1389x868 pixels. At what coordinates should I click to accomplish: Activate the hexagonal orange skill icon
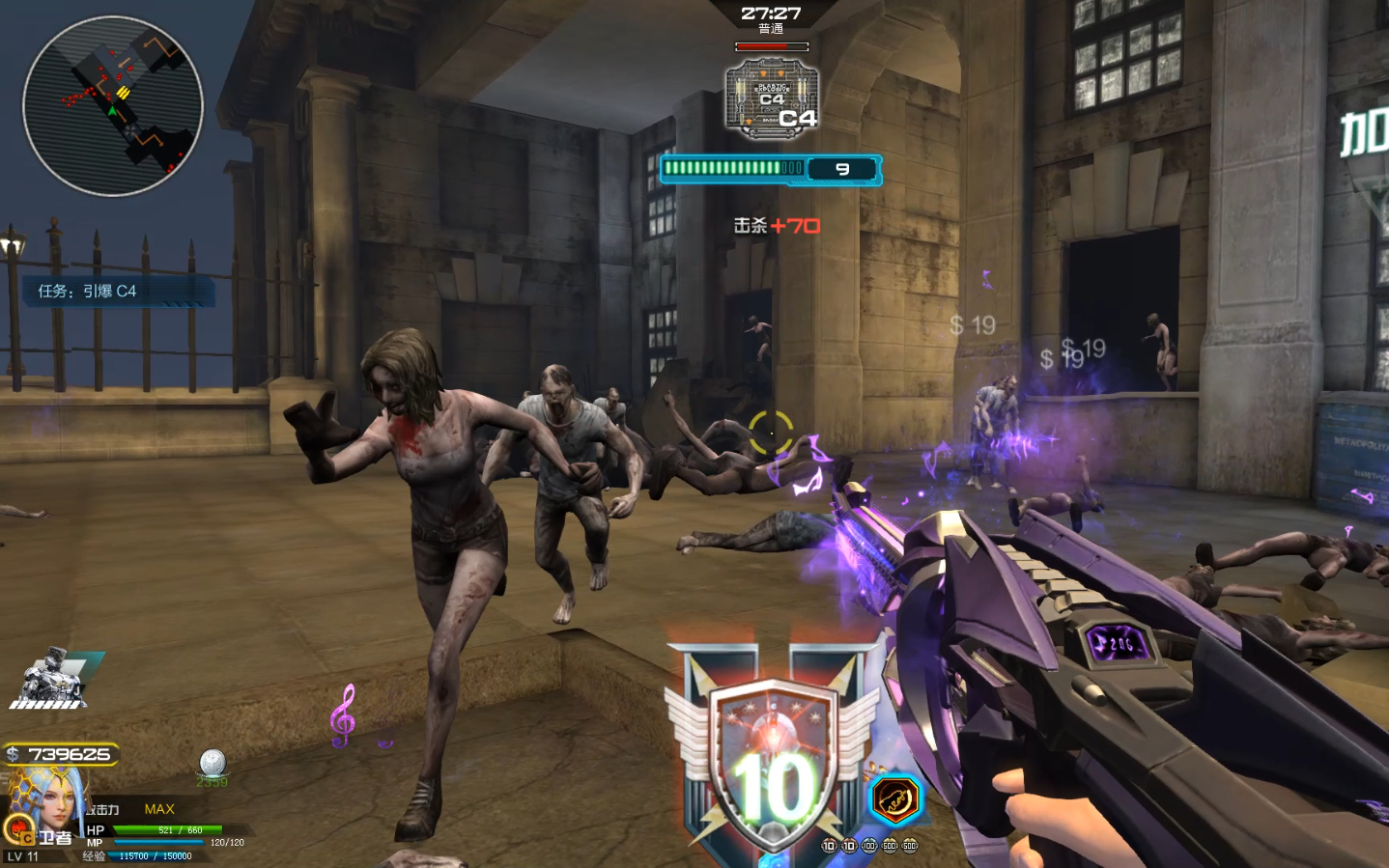point(894,800)
